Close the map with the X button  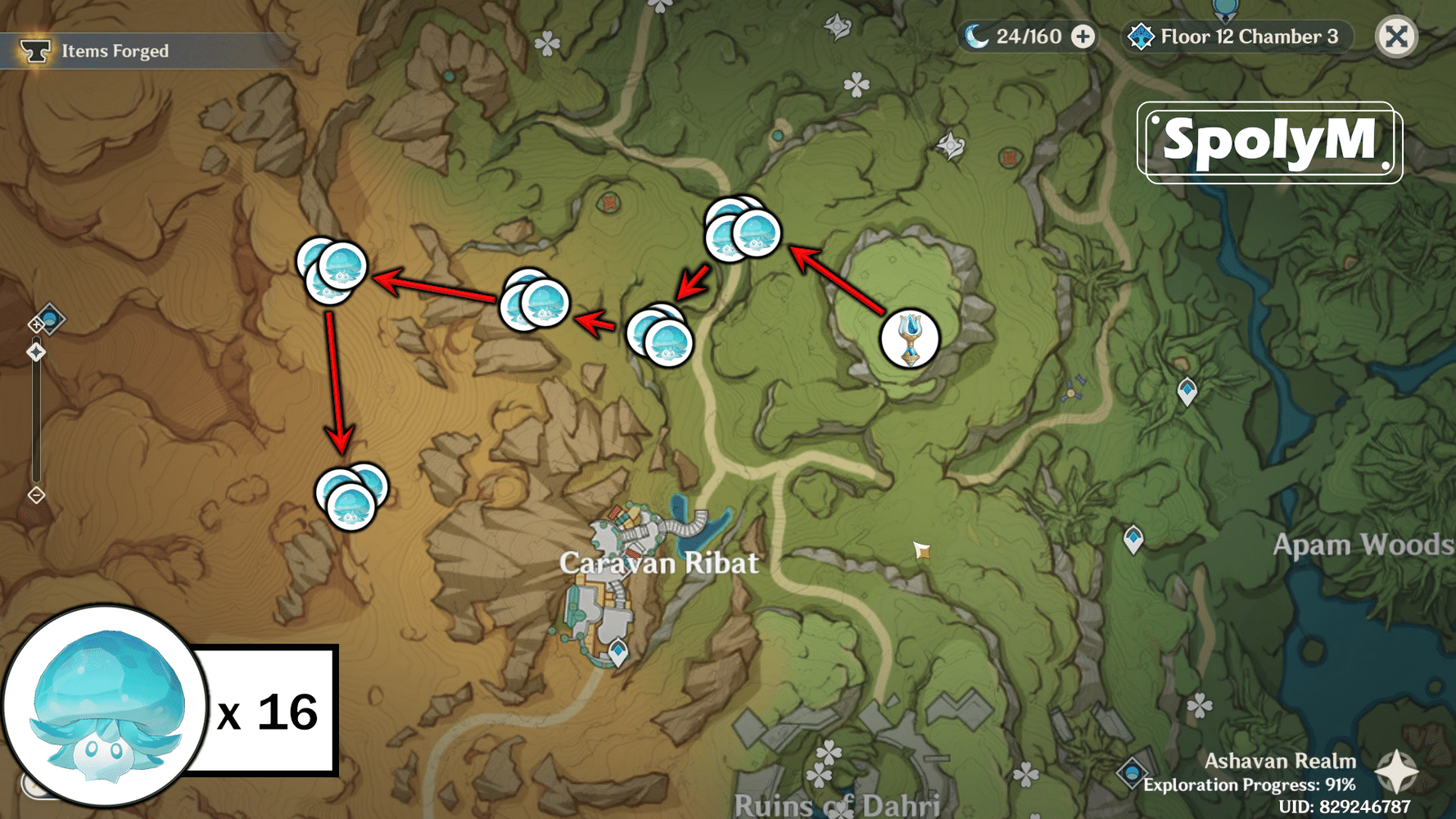[1396, 36]
